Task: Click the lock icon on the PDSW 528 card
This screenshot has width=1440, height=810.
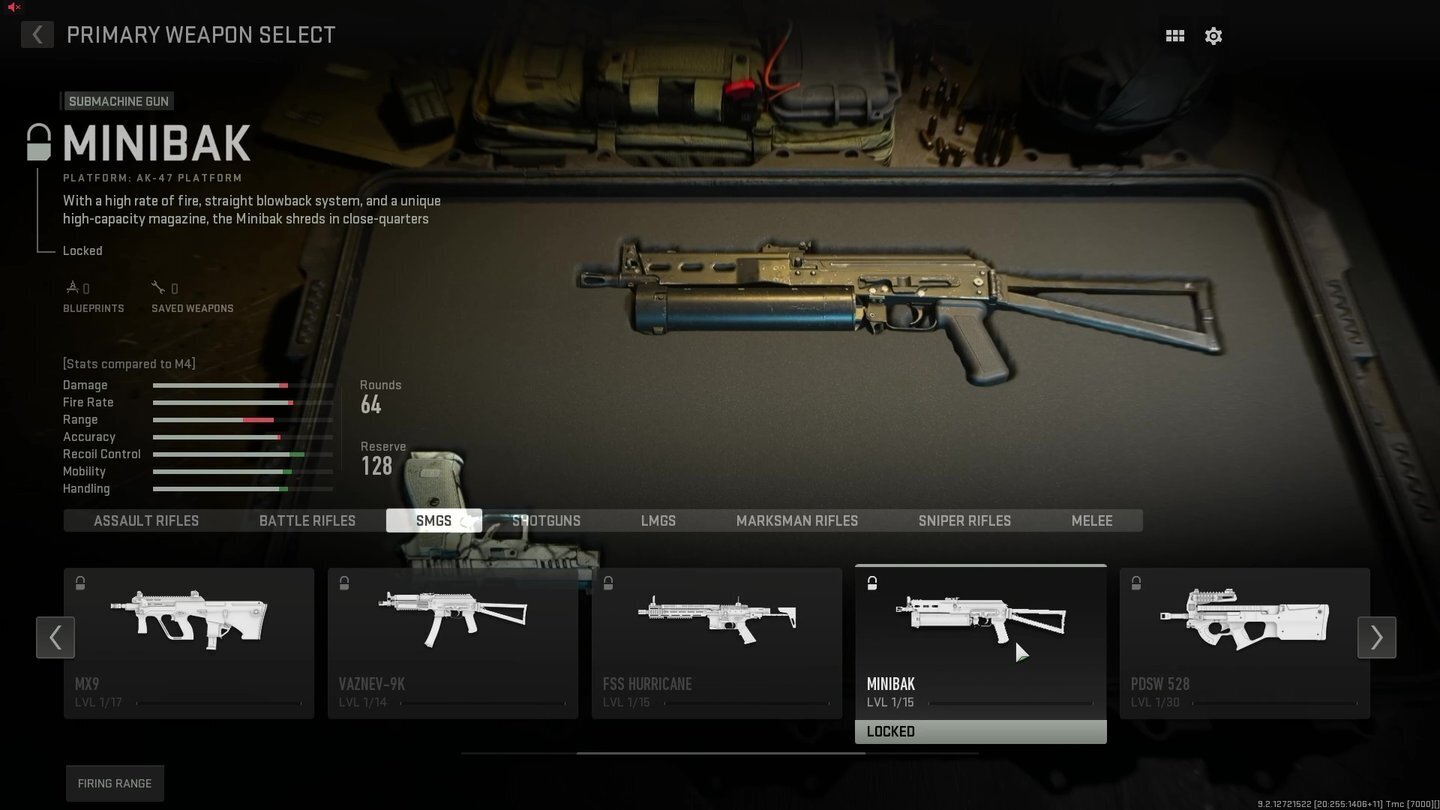Action: pyautogui.click(x=1136, y=582)
